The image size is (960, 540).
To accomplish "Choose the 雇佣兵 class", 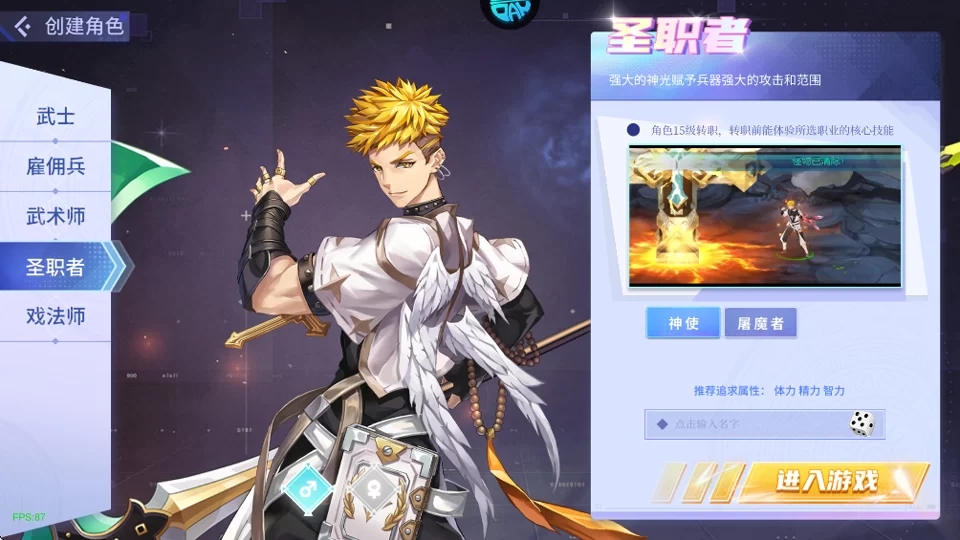I will pos(55,167).
